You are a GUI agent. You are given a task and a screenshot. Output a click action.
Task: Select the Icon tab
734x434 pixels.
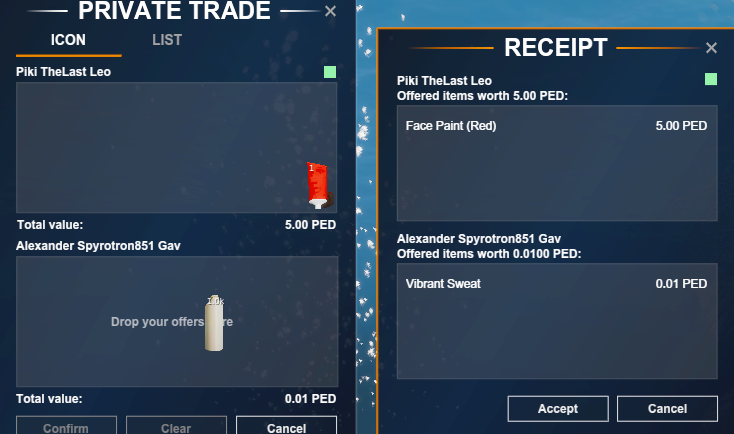click(69, 41)
